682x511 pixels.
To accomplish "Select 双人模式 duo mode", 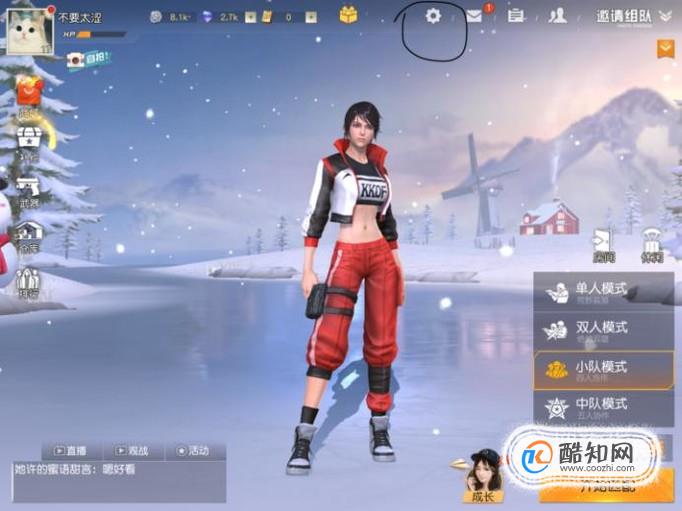I will coord(602,330).
